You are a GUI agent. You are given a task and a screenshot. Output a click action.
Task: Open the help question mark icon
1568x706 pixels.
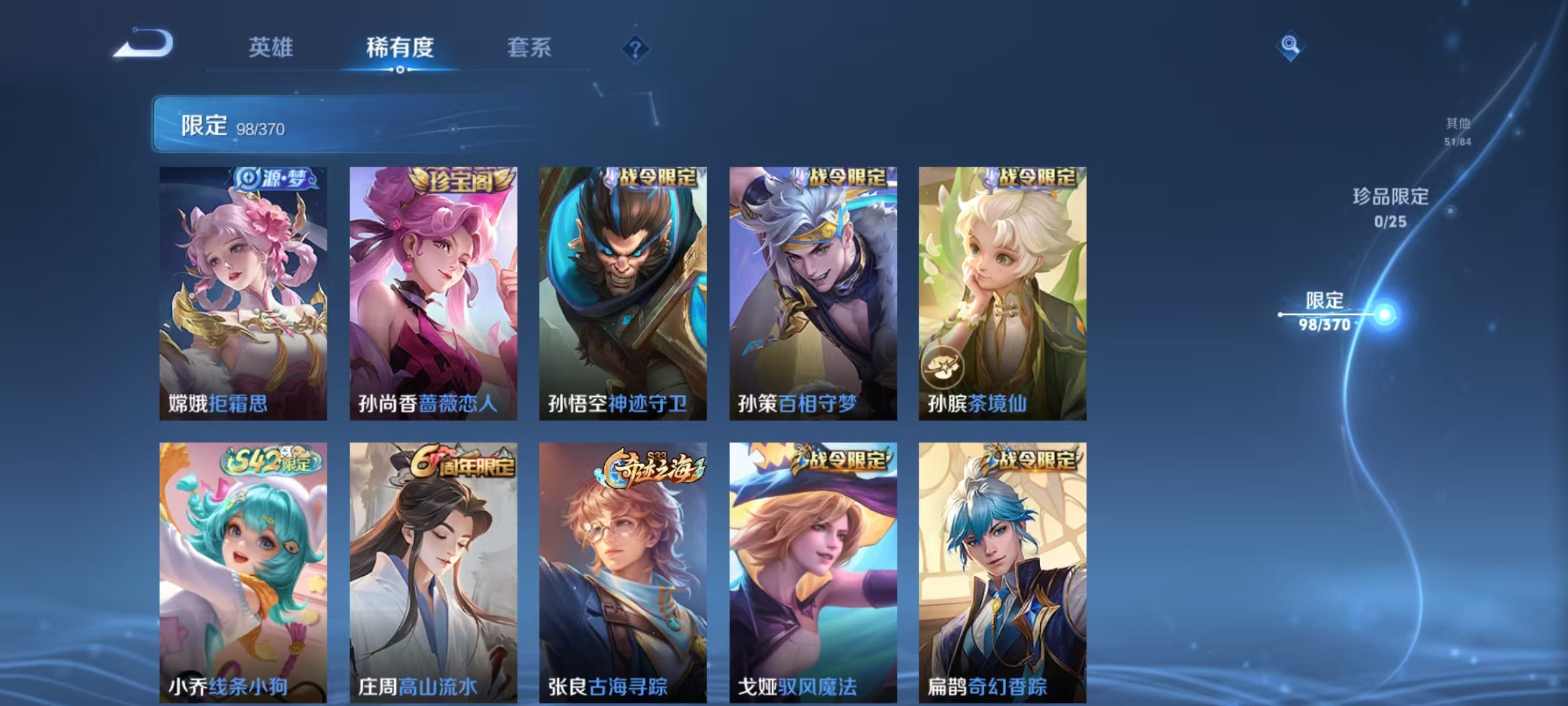click(636, 48)
